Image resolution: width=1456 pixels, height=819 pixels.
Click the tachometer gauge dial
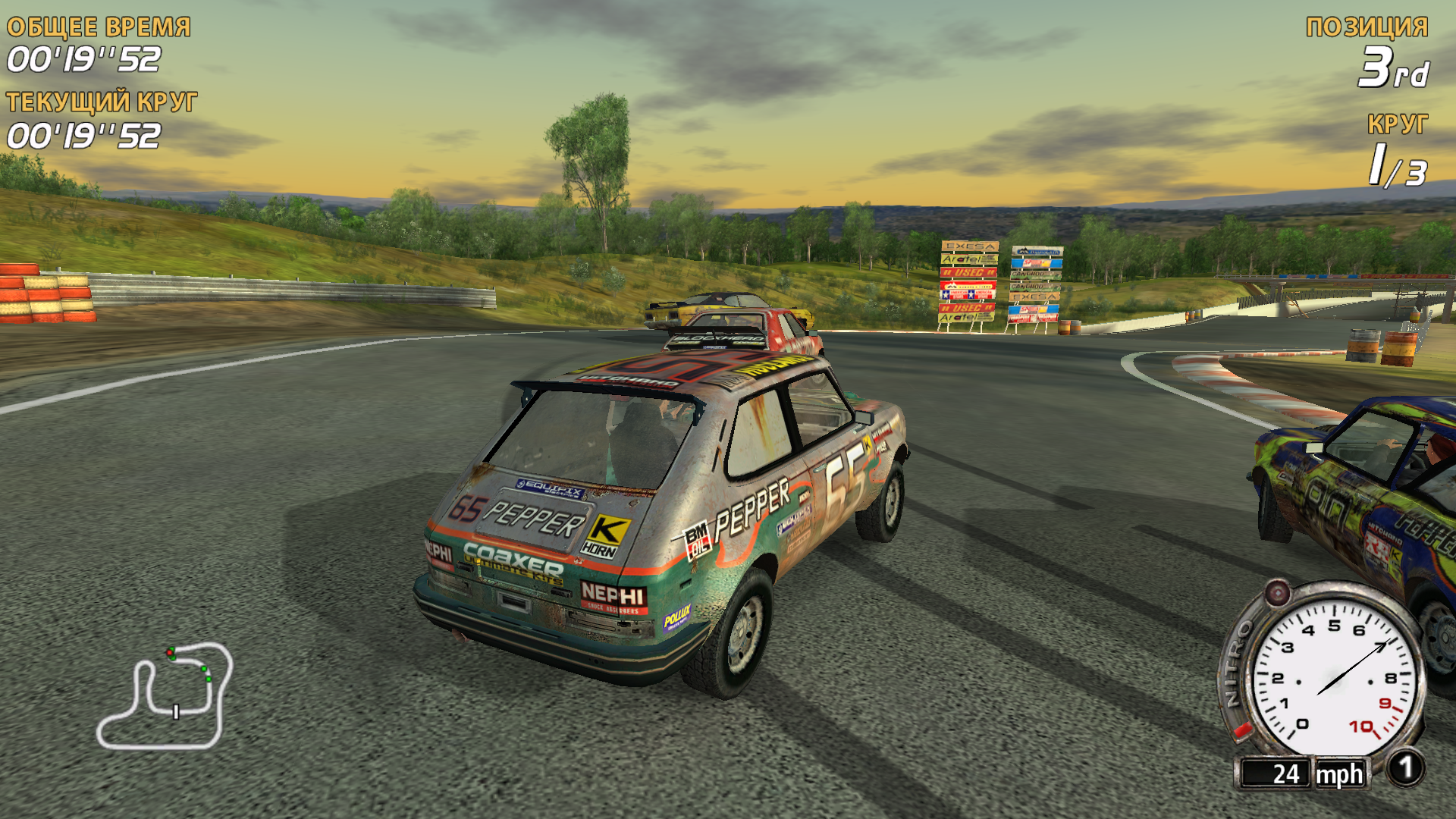click(x=1333, y=678)
